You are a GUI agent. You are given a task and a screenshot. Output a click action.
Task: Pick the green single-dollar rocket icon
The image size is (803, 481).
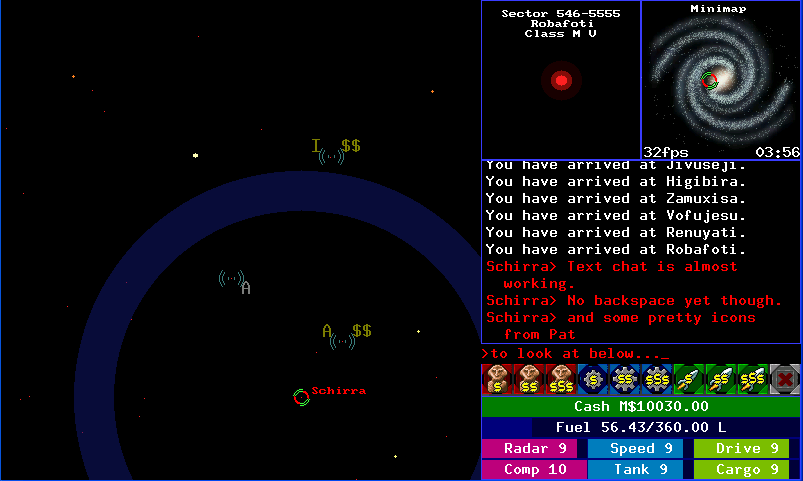[689, 379]
